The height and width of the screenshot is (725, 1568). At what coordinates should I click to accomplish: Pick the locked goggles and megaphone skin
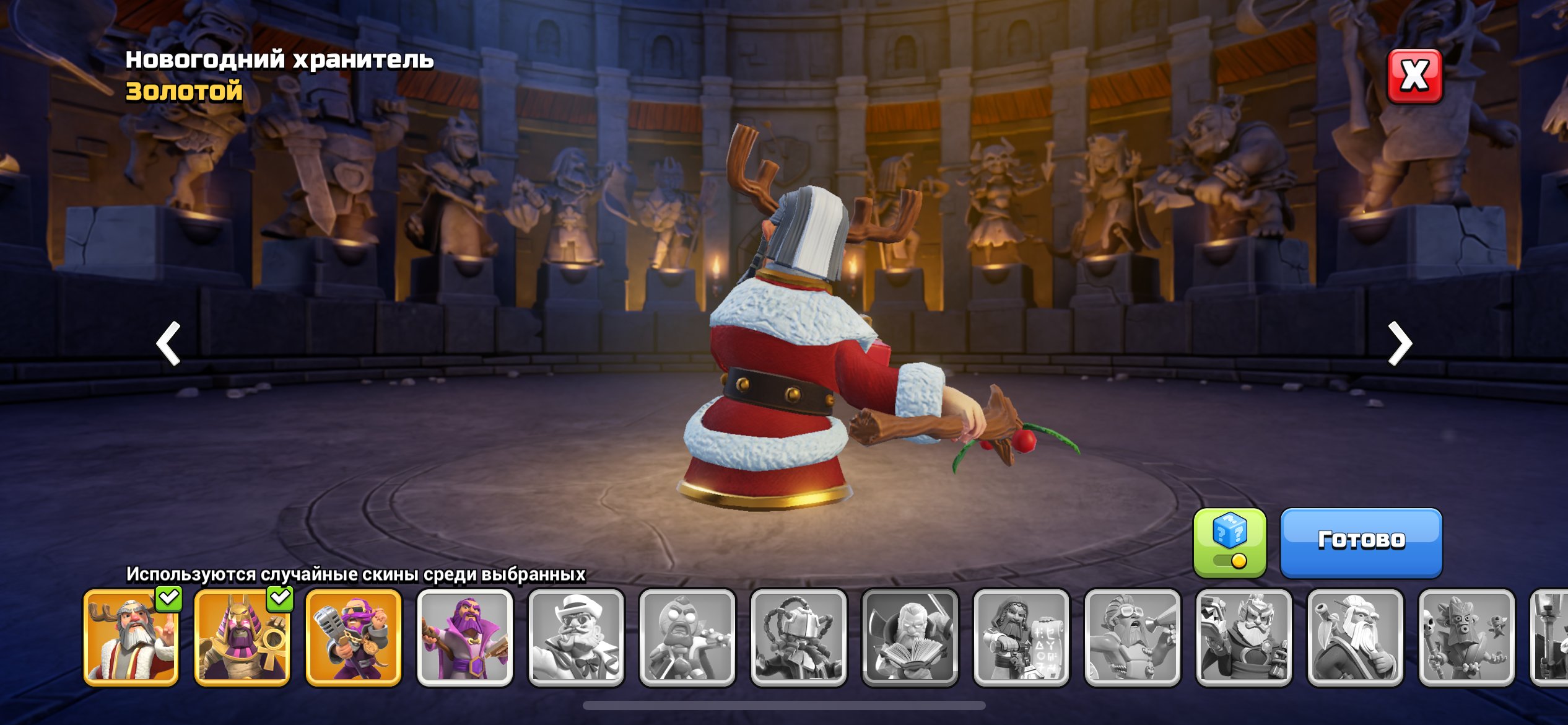pyautogui.click(x=1133, y=638)
